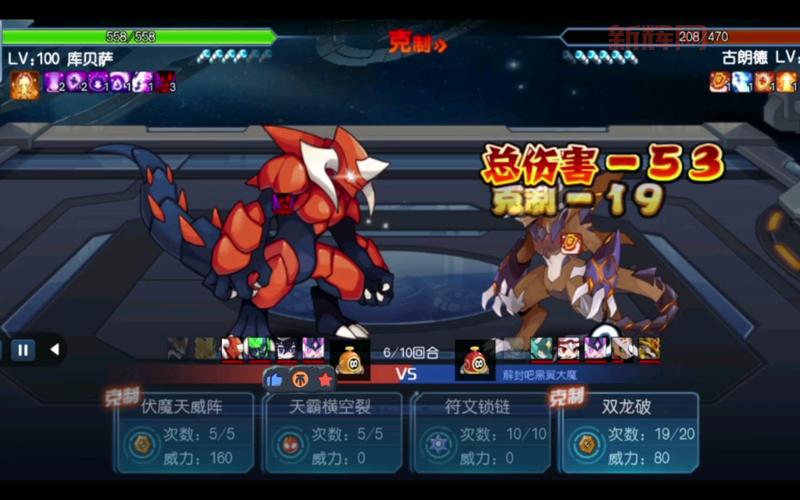Select the green pet in left team

click(x=259, y=348)
